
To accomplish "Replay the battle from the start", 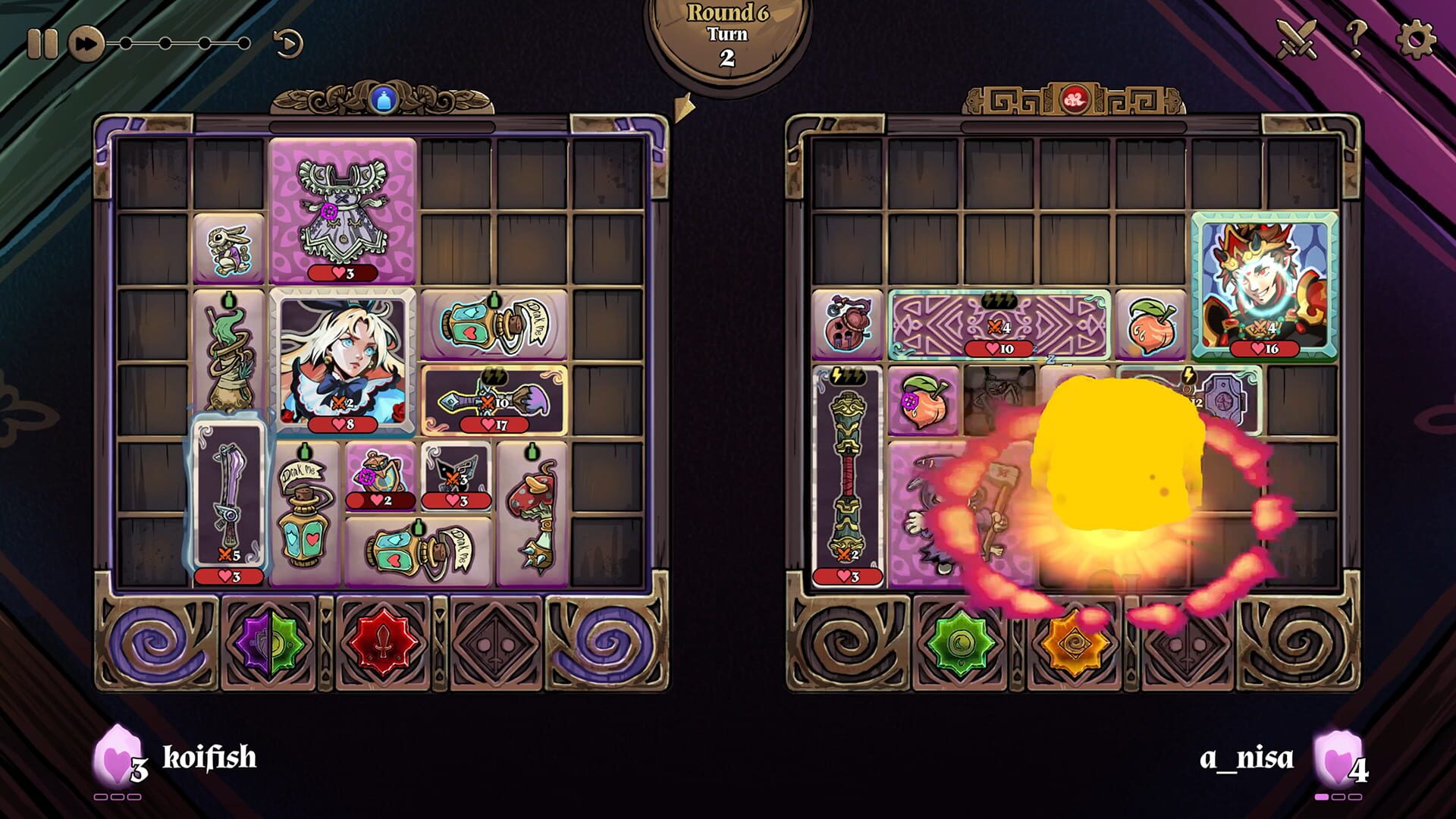I will pyautogui.click(x=287, y=42).
